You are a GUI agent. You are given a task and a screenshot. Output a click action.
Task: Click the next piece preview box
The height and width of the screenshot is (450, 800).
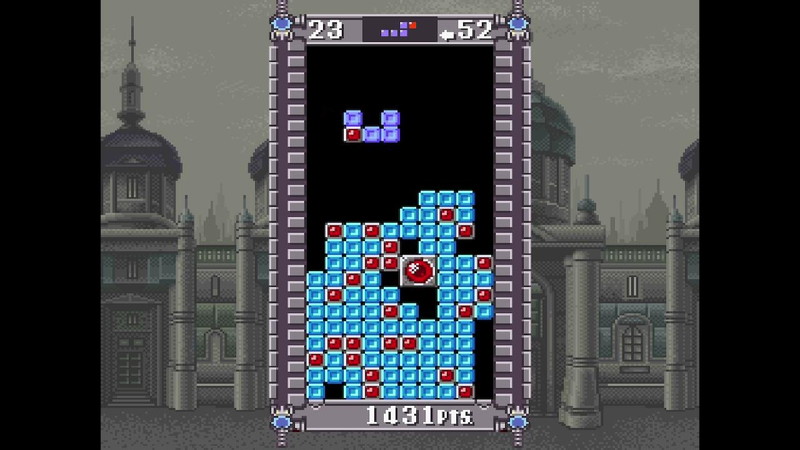coord(400,30)
